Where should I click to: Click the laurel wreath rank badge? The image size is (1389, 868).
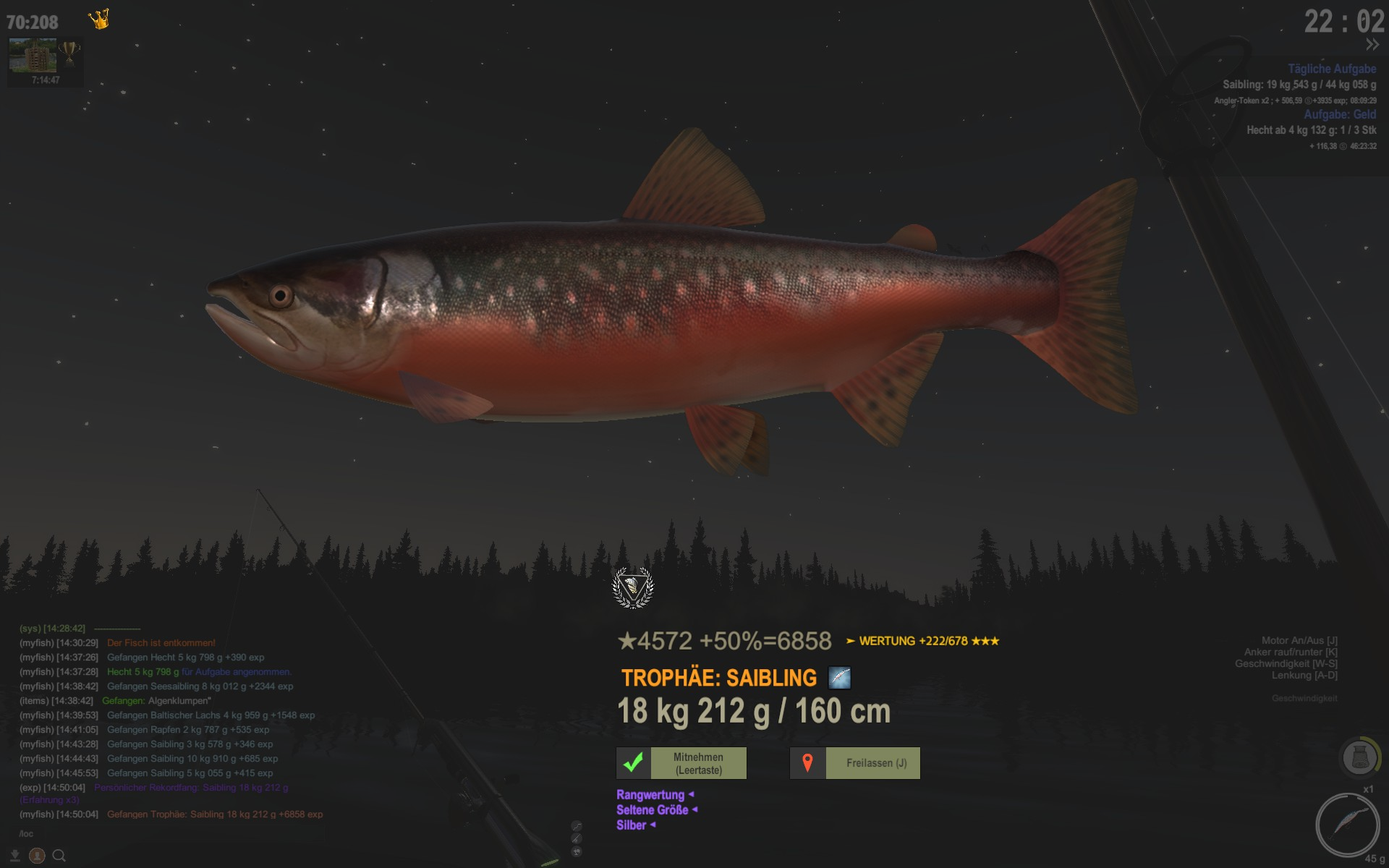633,587
